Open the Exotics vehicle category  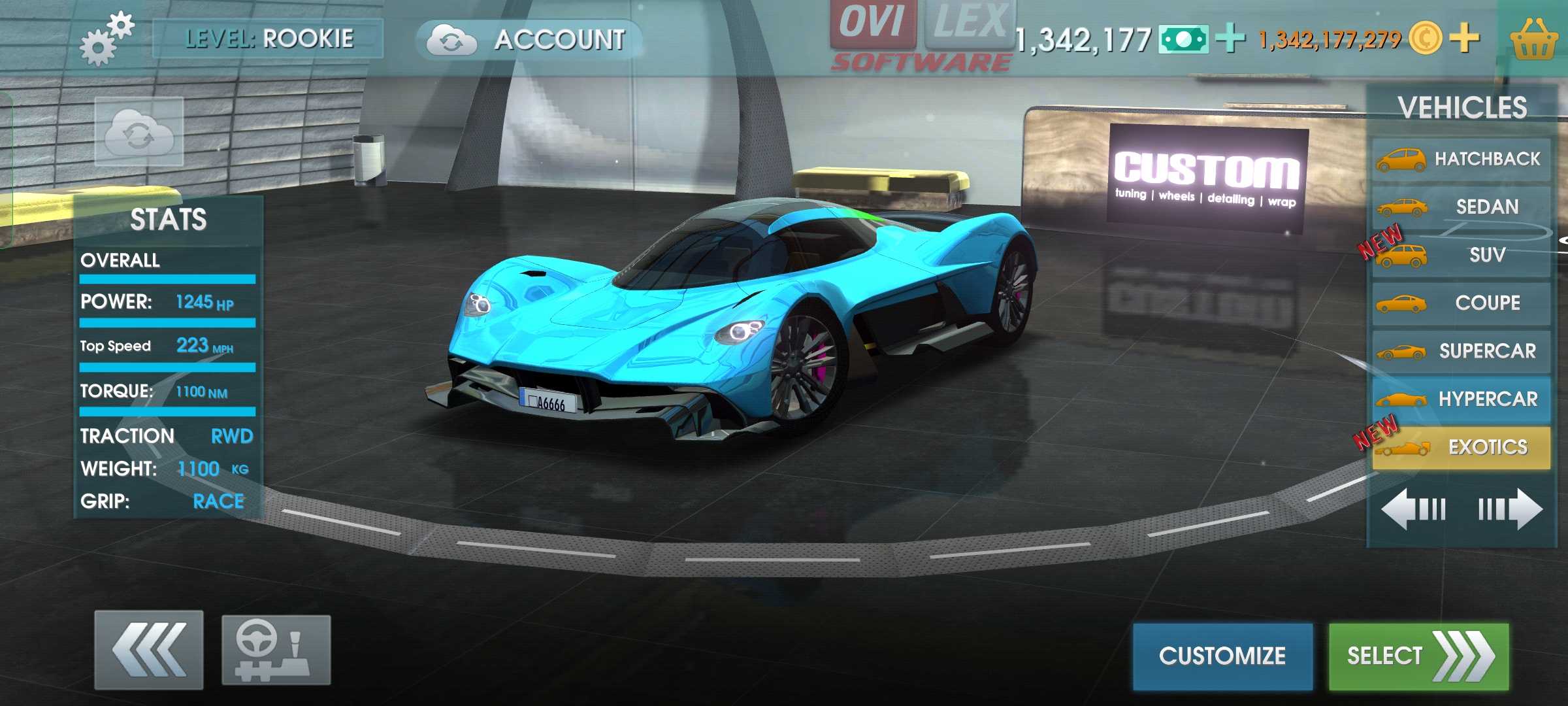click(1461, 447)
